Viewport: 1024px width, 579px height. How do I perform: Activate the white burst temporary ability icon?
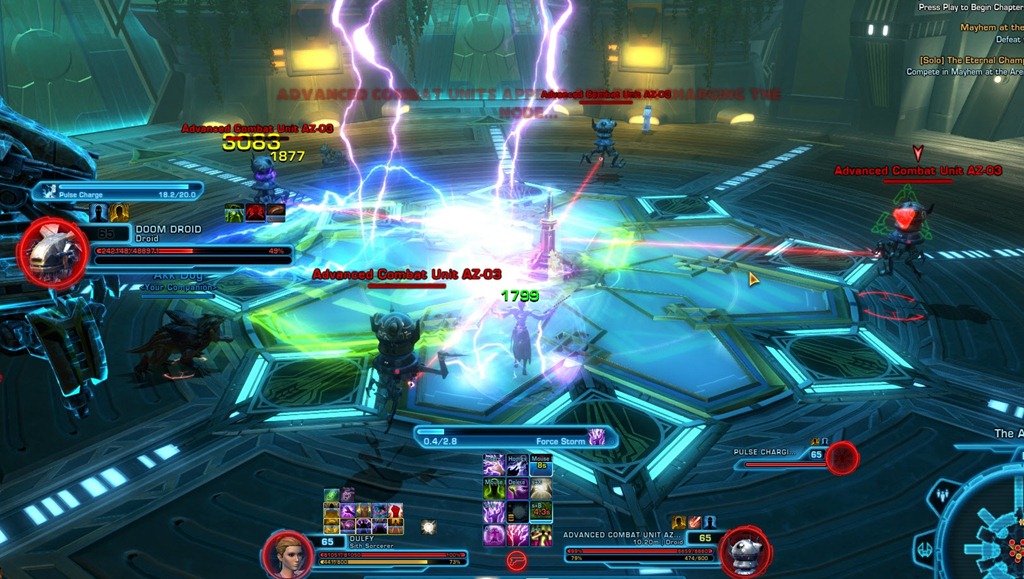(x=429, y=526)
